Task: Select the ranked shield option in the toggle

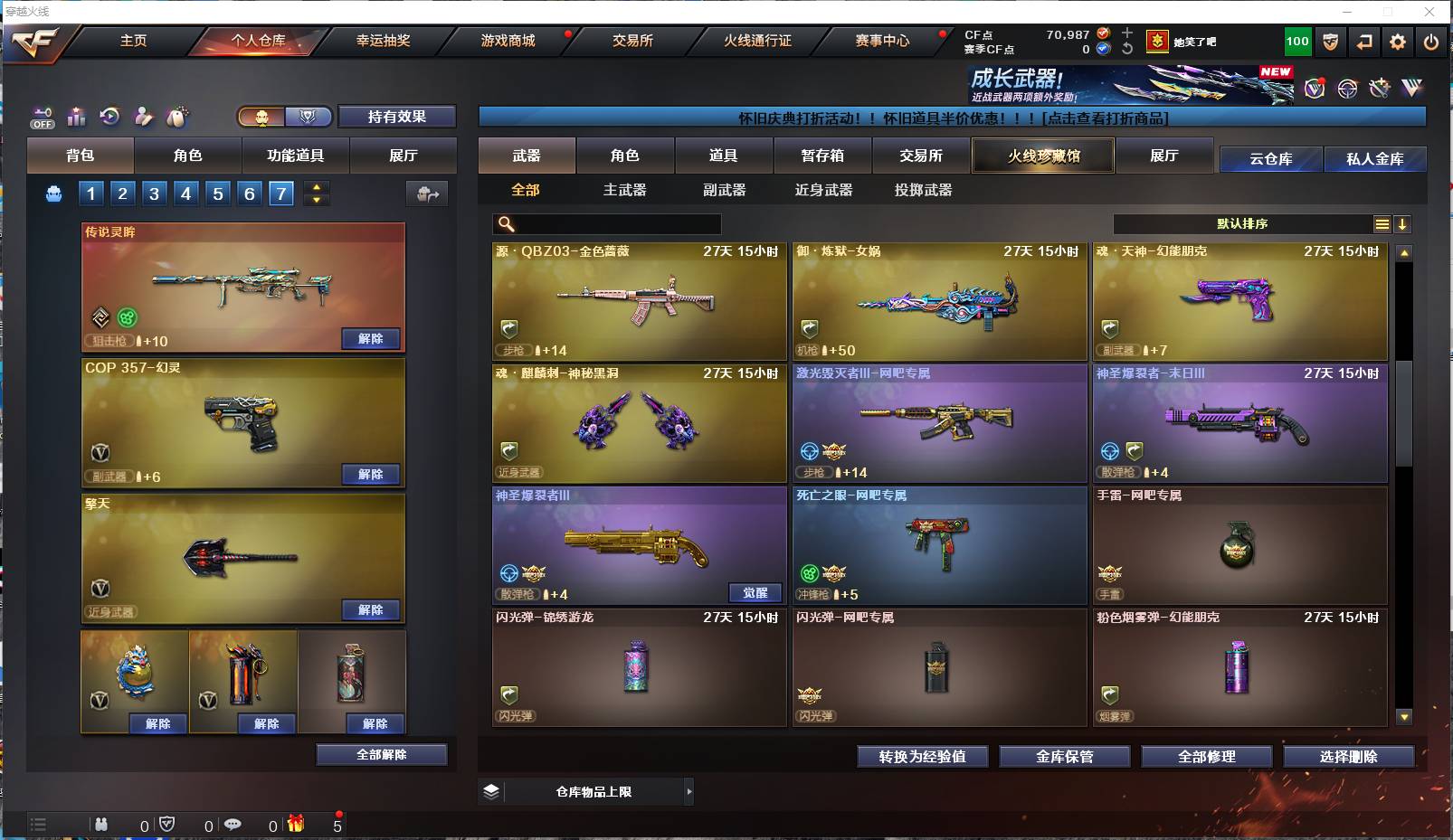Action: [x=308, y=117]
